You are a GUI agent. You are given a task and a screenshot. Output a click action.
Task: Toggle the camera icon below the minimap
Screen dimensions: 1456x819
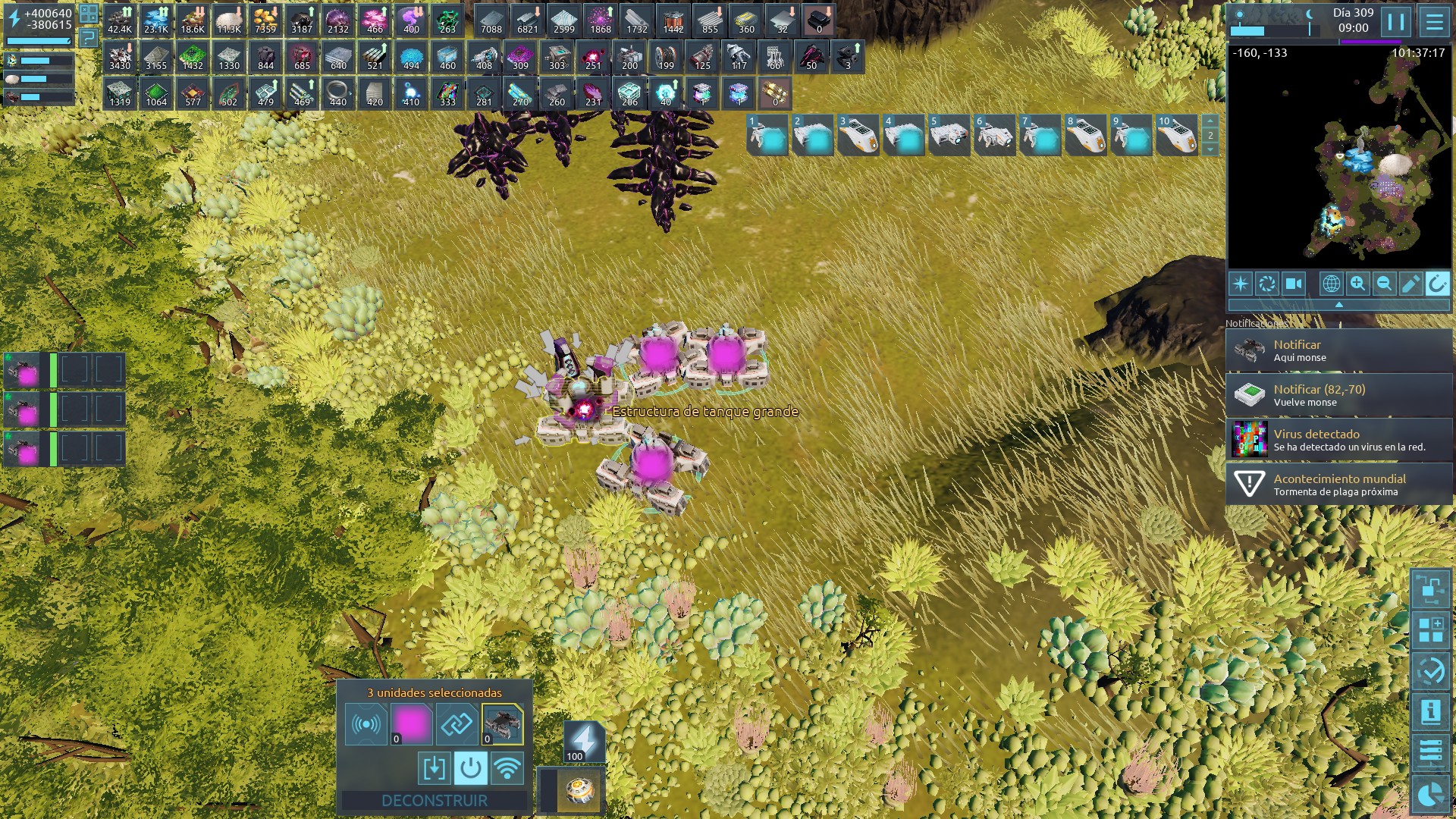tap(1293, 284)
